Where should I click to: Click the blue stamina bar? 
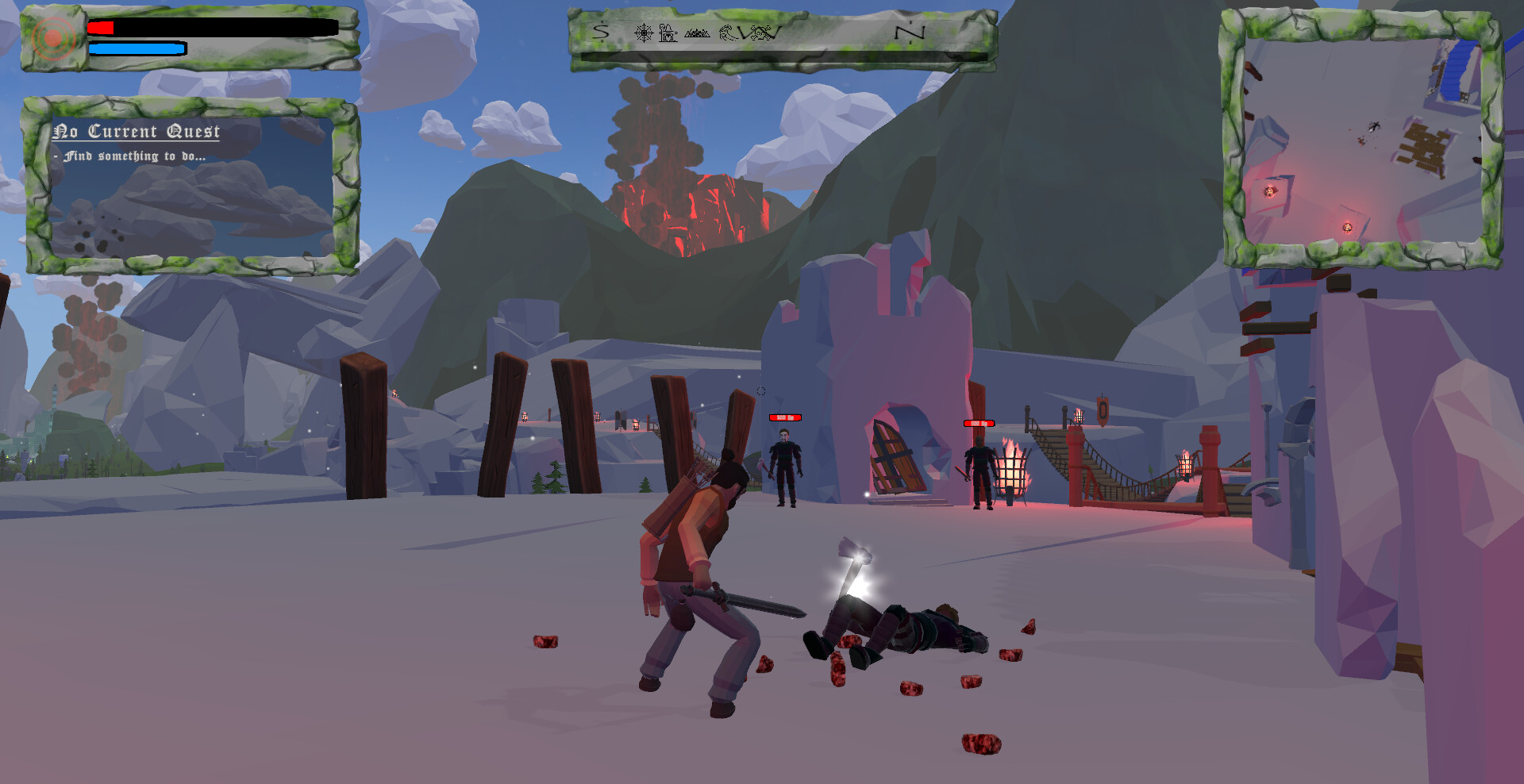click(135, 49)
